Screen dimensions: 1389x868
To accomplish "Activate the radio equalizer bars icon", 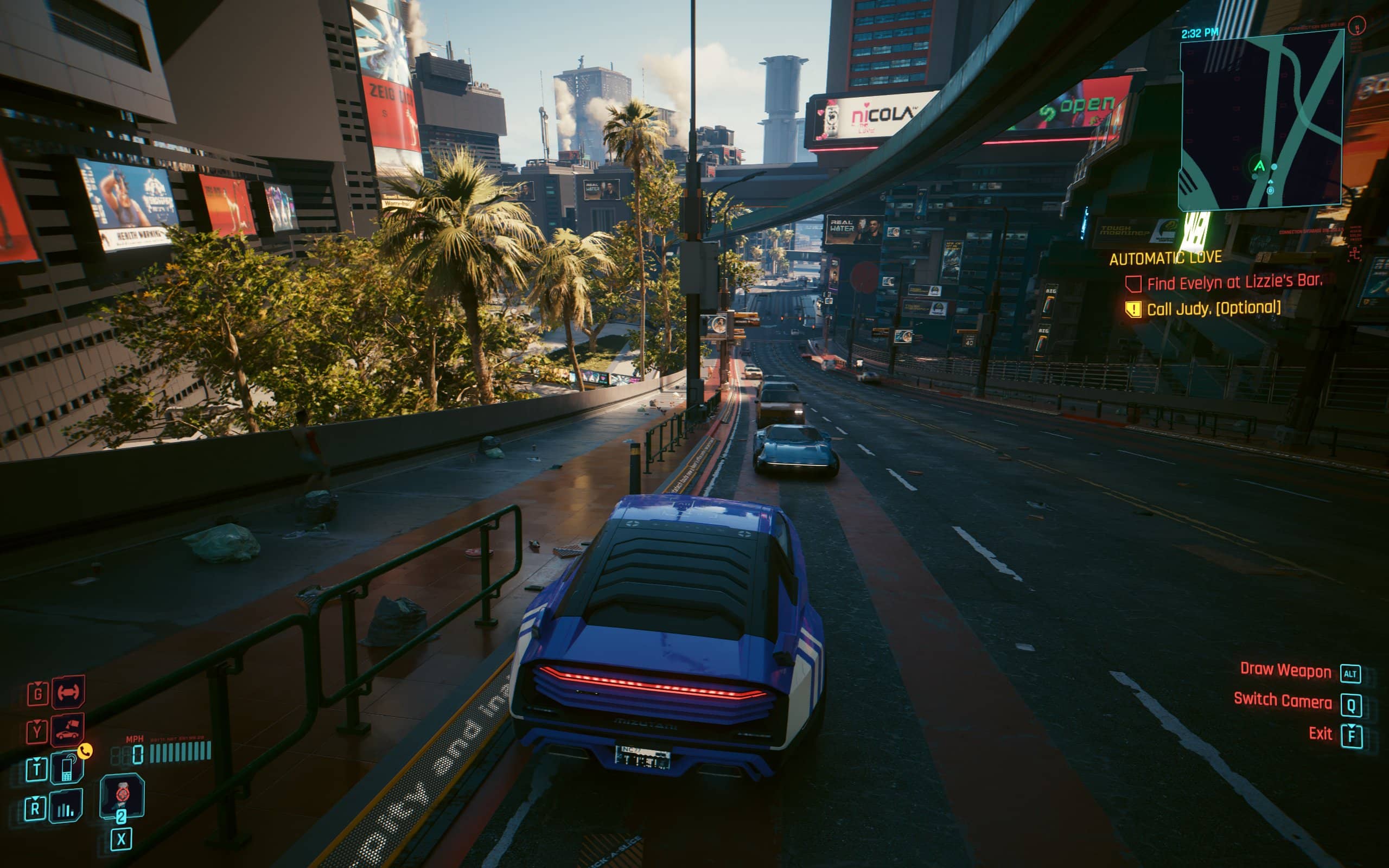I will tap(66, 808).
